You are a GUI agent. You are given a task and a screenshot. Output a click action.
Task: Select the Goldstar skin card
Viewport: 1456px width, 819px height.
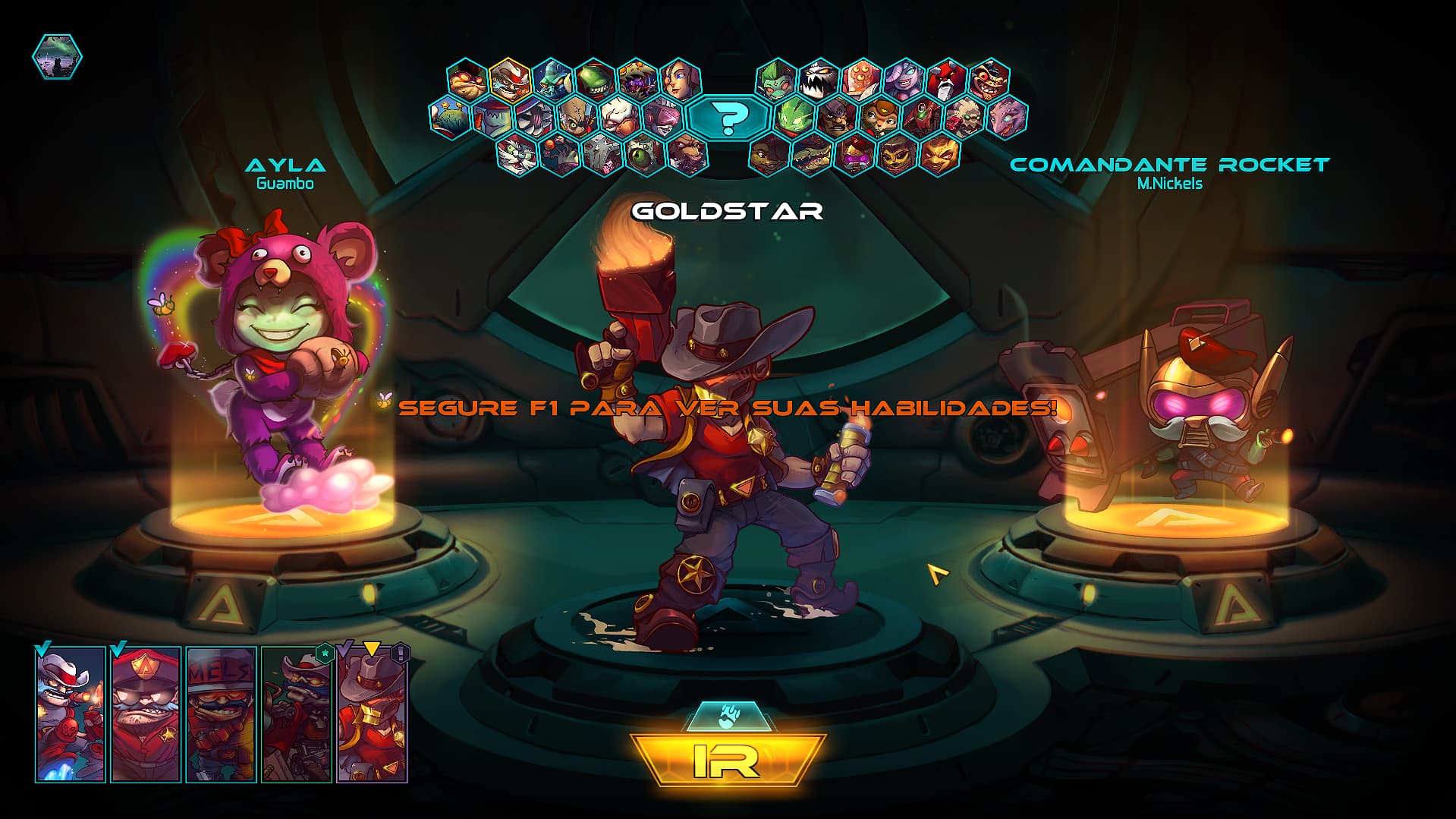pos(371,714)
